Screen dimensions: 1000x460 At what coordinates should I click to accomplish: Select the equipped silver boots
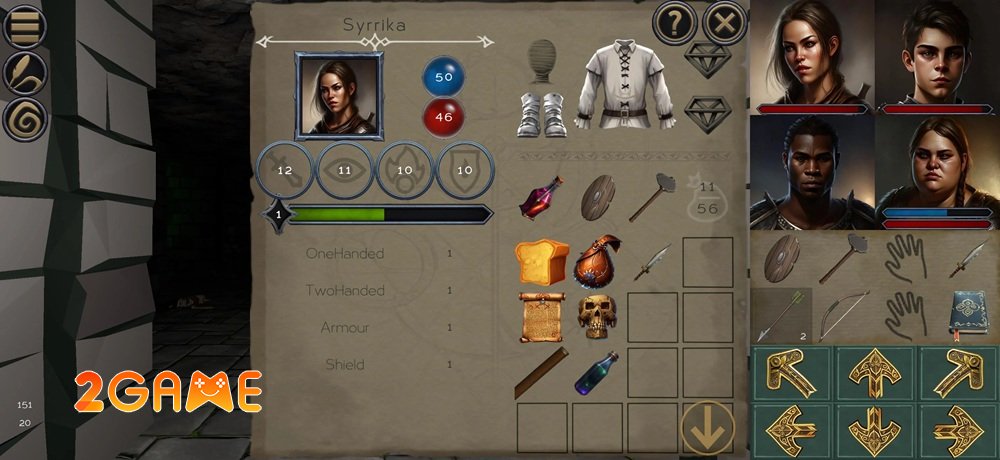click(542, 113)
